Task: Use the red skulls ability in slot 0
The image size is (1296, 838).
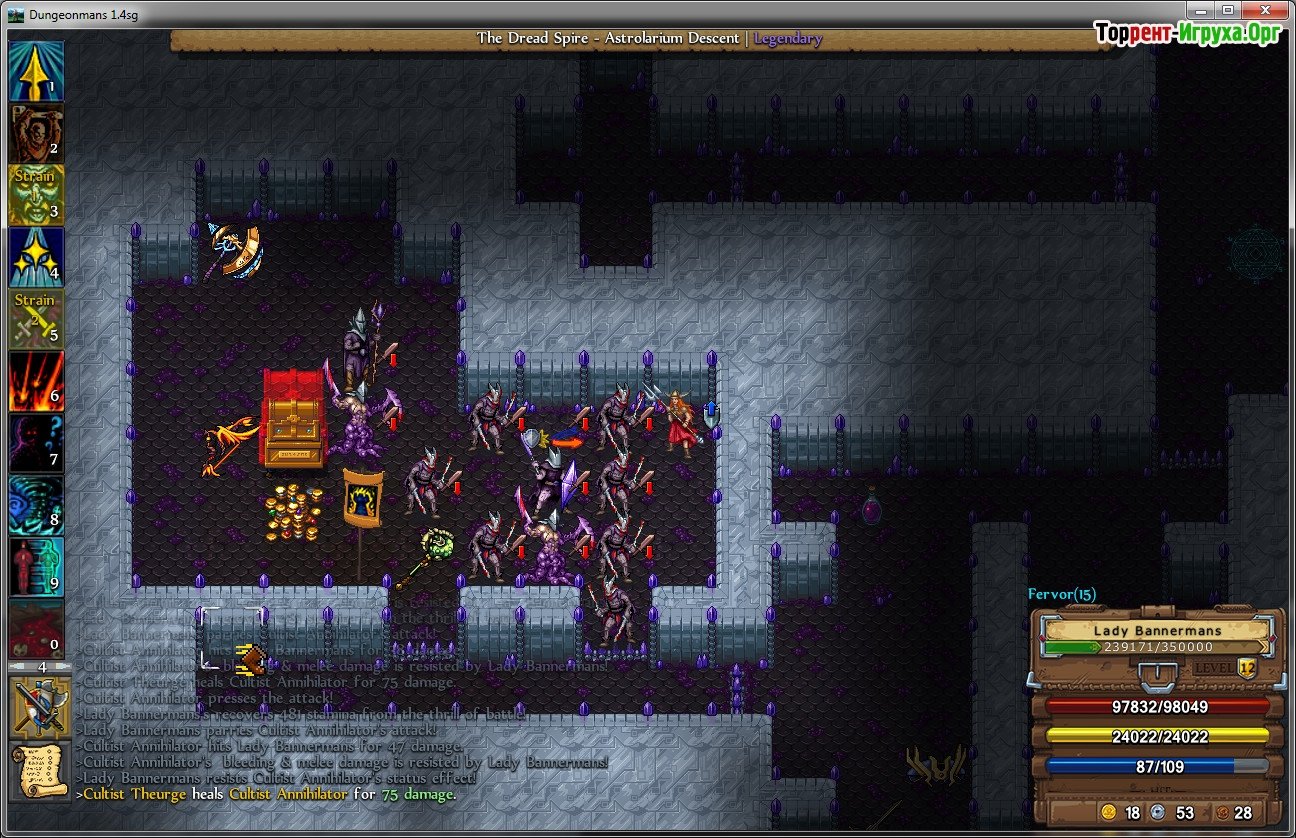Action: pyautogui.click(x=37, y=629)
